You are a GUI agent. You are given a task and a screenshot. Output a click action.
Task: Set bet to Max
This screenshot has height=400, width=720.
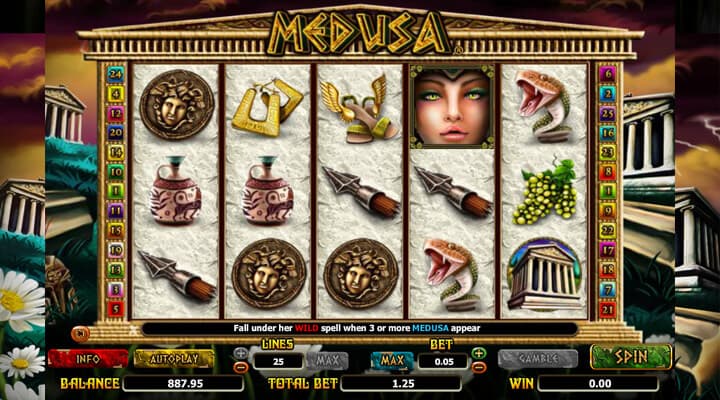(392, 360)
